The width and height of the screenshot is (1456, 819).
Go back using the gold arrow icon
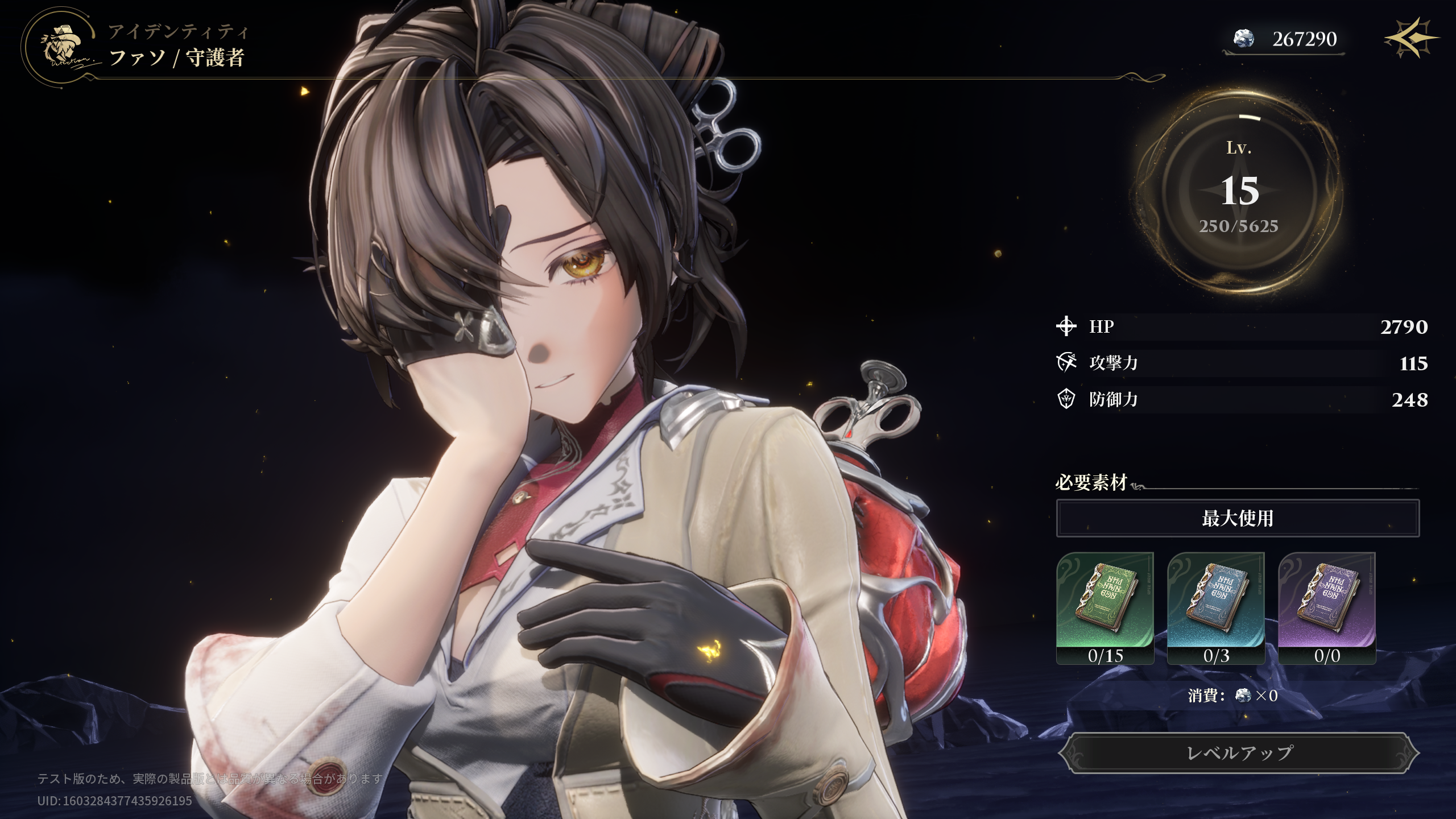pos(1410,39)
